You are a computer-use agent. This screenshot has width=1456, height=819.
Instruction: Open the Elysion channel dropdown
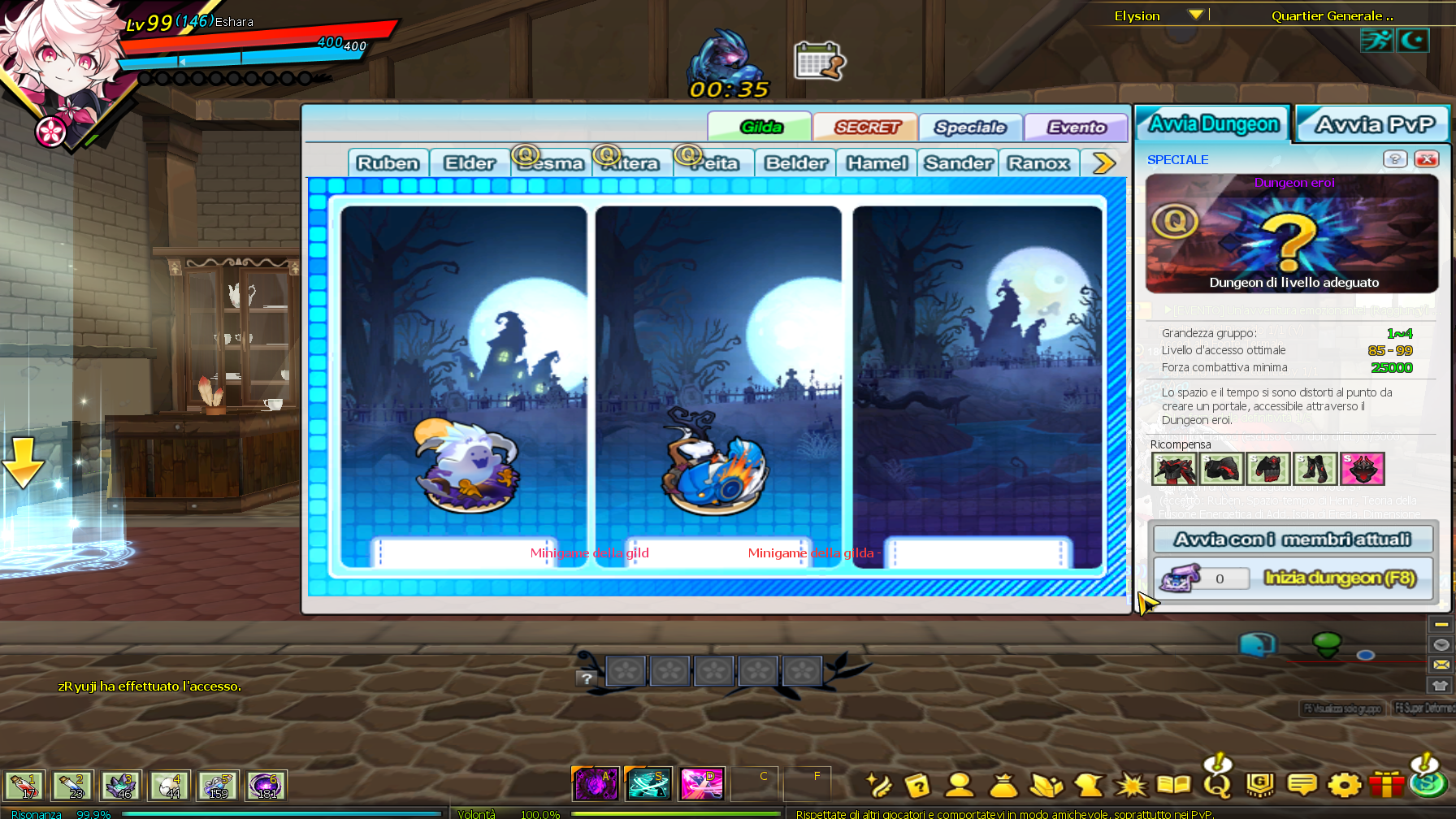click(1195, 15)
